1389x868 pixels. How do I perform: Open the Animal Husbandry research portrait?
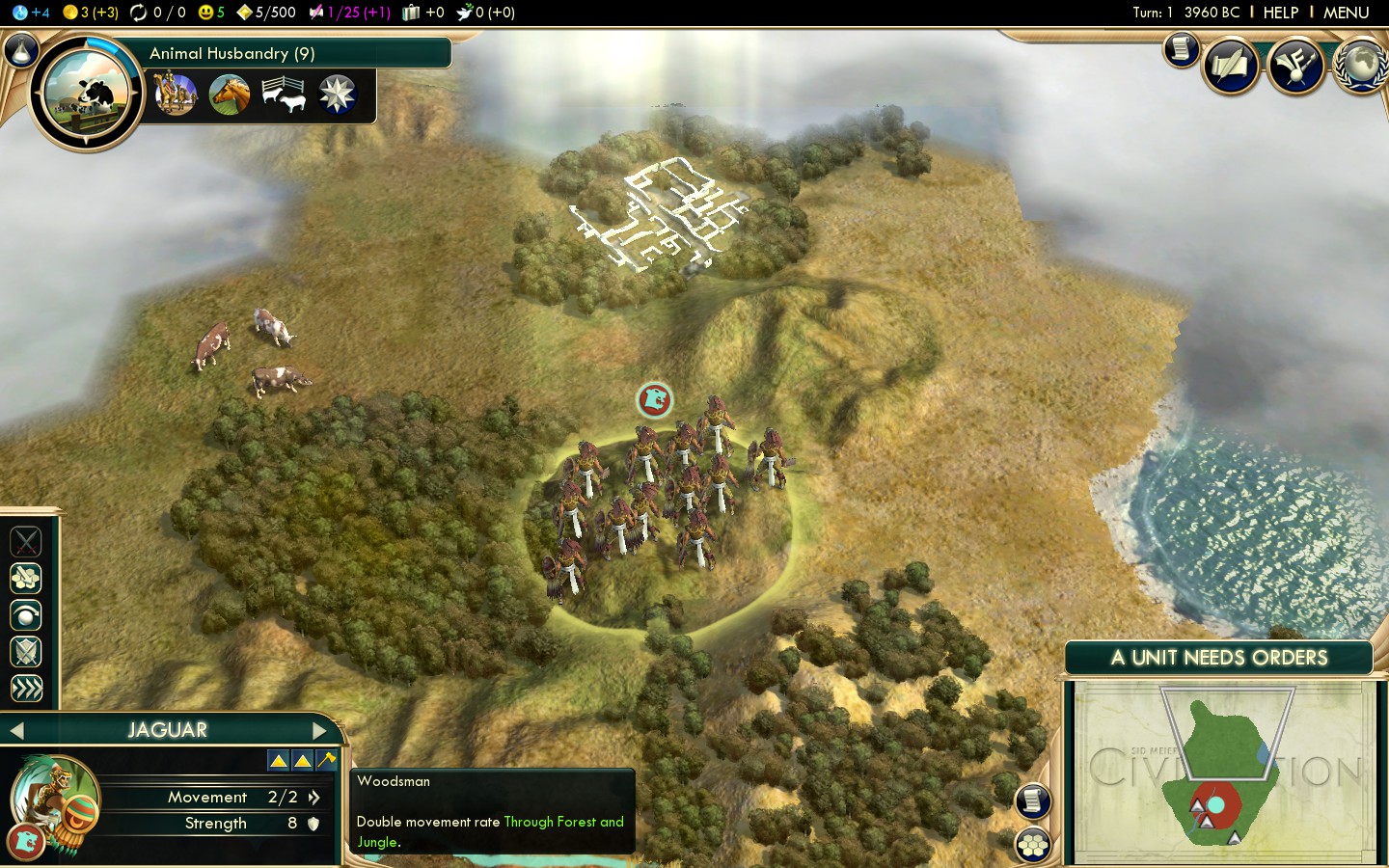tap(87, 94)
